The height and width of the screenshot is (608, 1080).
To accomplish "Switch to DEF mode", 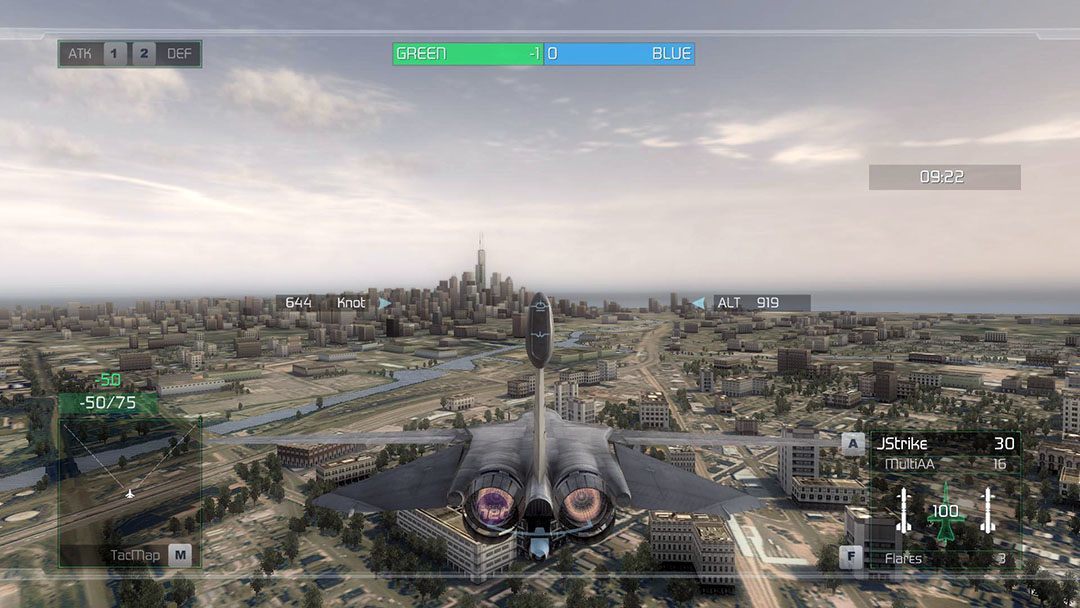I will click(179, 54).
